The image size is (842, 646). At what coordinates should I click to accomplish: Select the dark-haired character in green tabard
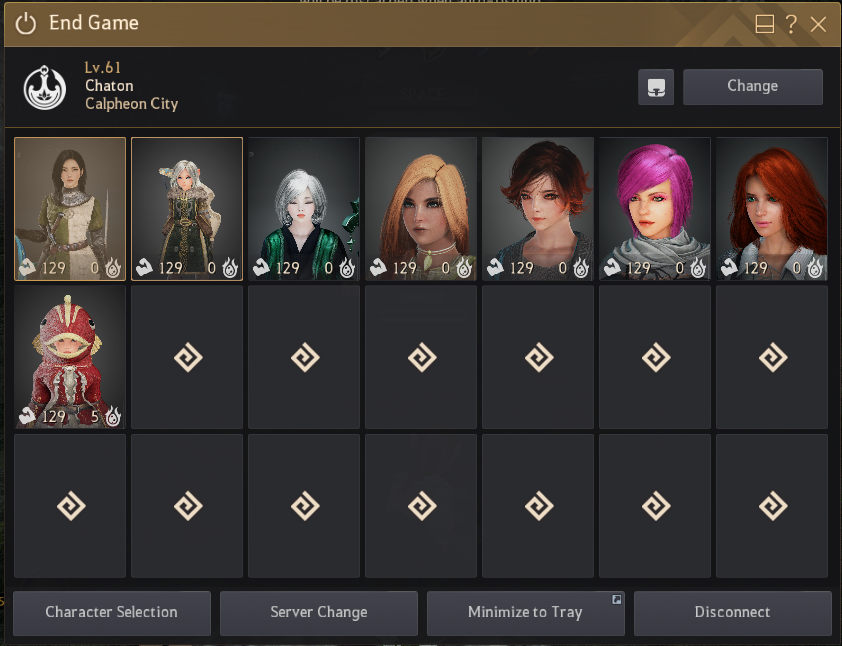[70, 208]
